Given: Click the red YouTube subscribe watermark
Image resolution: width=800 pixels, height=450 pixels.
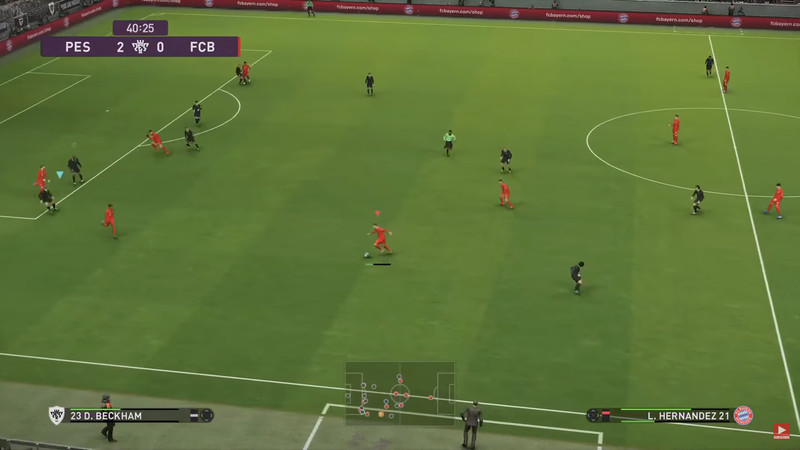Looking at the screenshot, I should click(x=782, y=431).
